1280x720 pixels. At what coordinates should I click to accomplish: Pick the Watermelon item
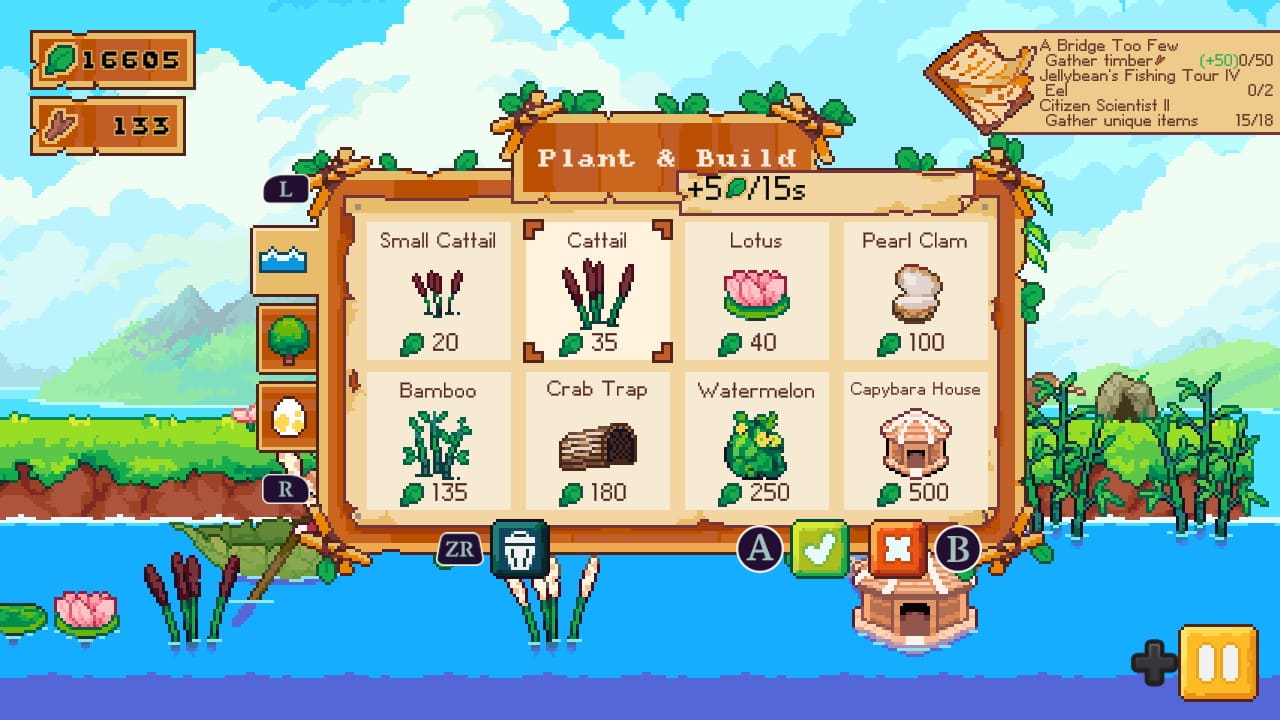(x=757, y=440)
